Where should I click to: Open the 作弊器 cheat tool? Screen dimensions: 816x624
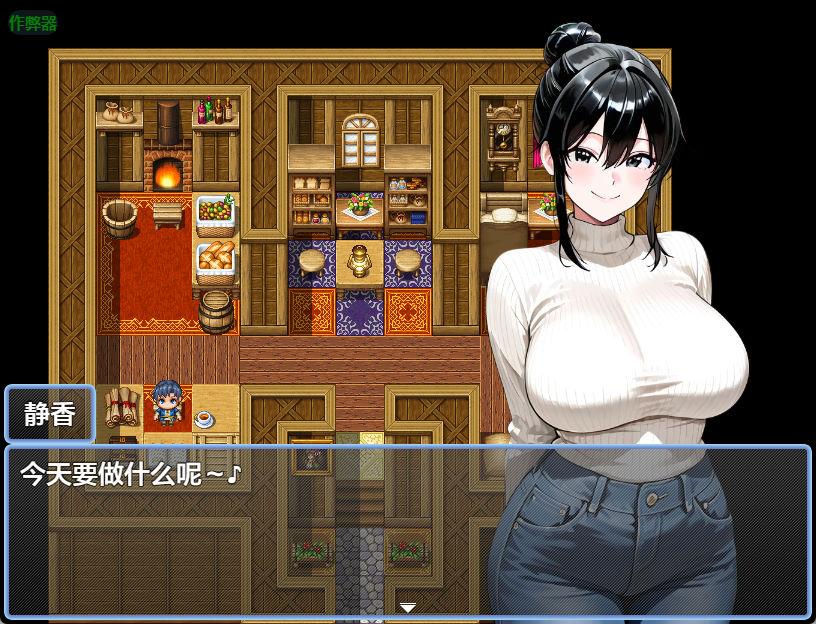coord(32,23)
